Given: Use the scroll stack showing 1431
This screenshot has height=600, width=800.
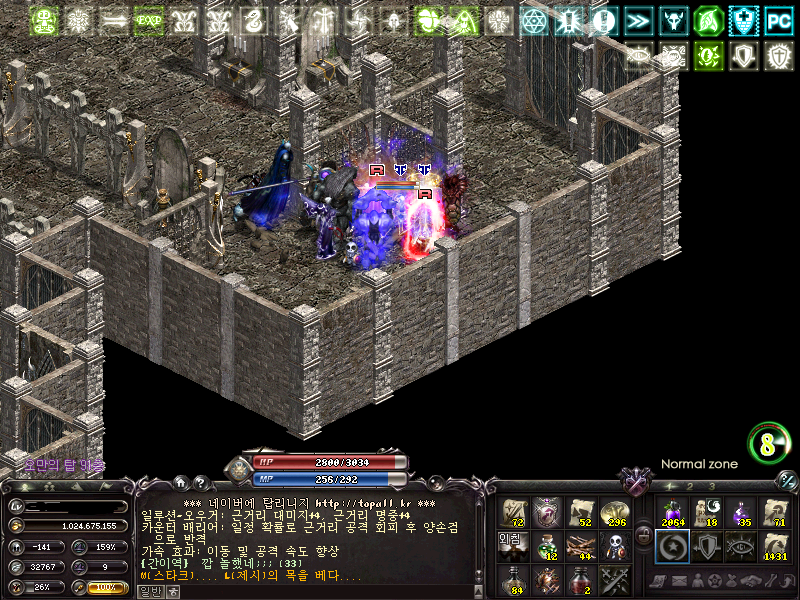Looking at the screenshot, I should [x=774, y=546].
